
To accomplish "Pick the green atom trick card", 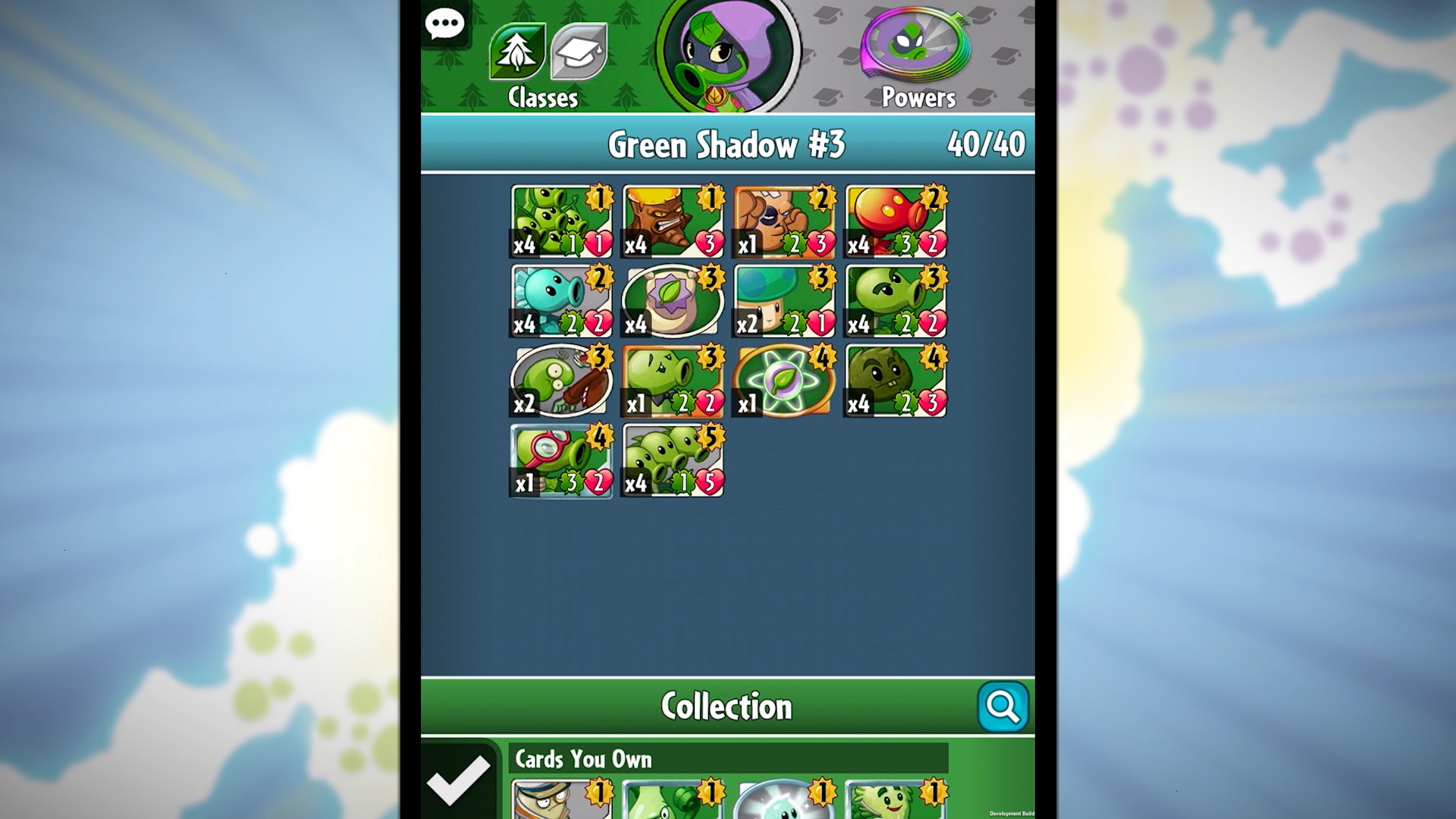I will click(x=784, y=381).
